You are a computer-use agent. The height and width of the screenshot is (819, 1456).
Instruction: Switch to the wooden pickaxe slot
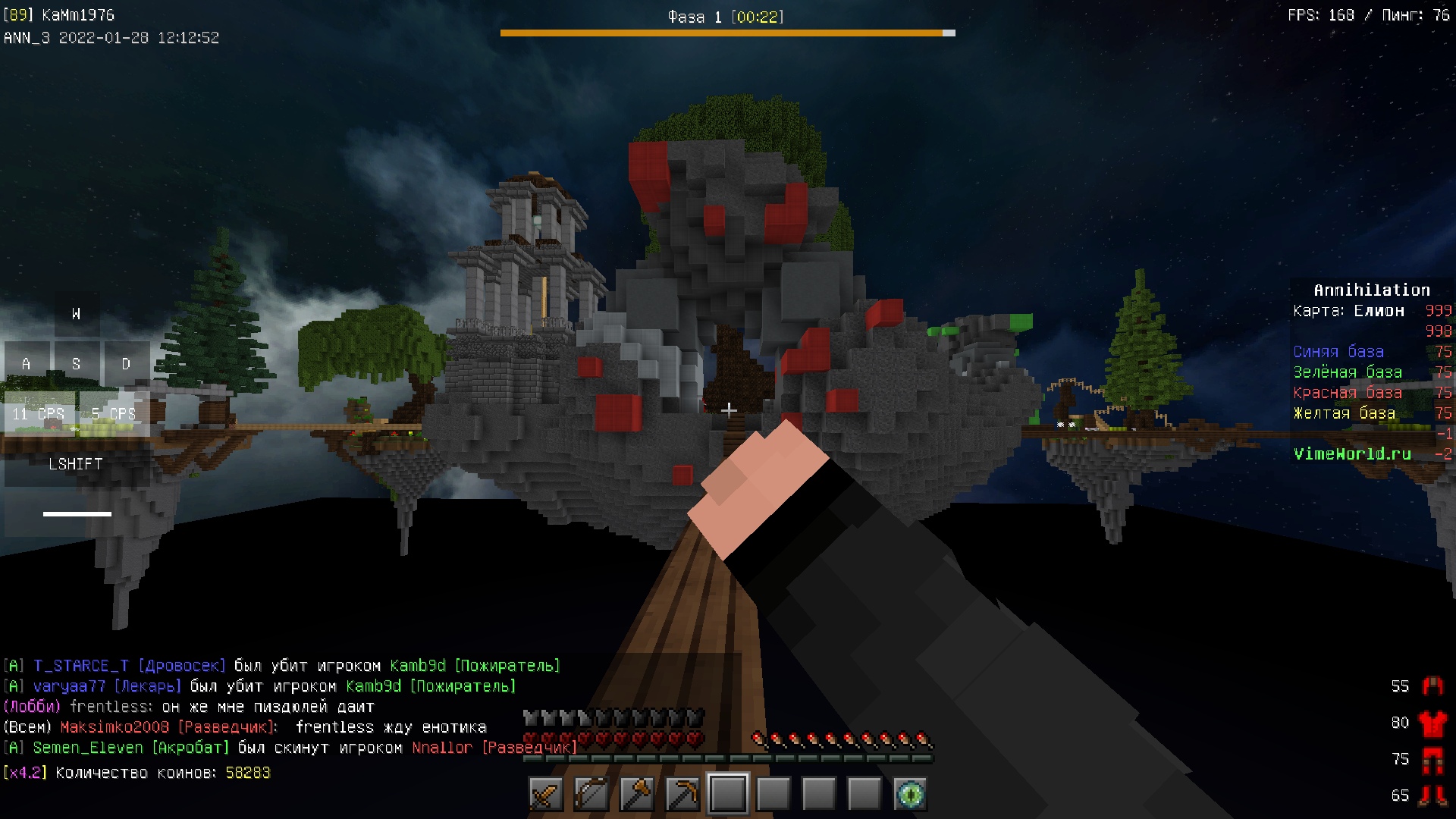coord(682,794)
